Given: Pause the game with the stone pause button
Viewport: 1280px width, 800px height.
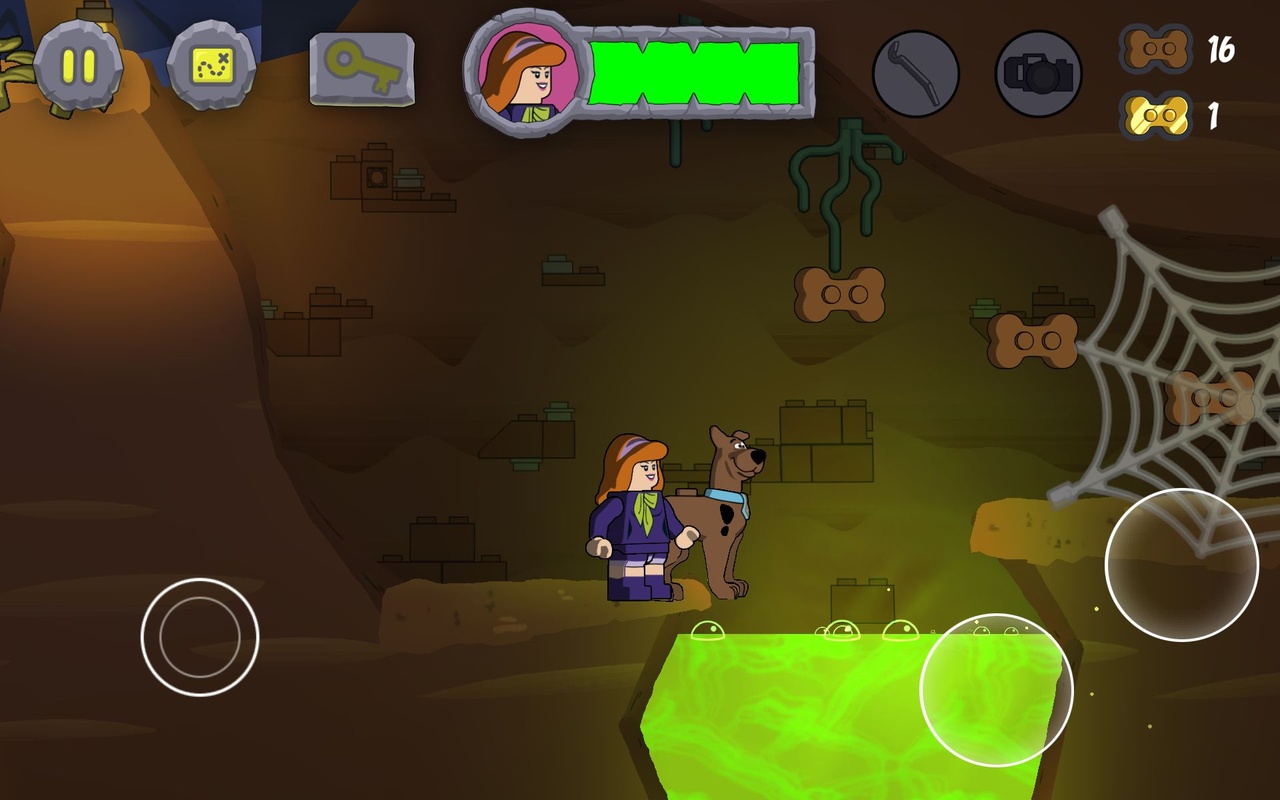Looking at the screenshot, I should tap(78, 66).
